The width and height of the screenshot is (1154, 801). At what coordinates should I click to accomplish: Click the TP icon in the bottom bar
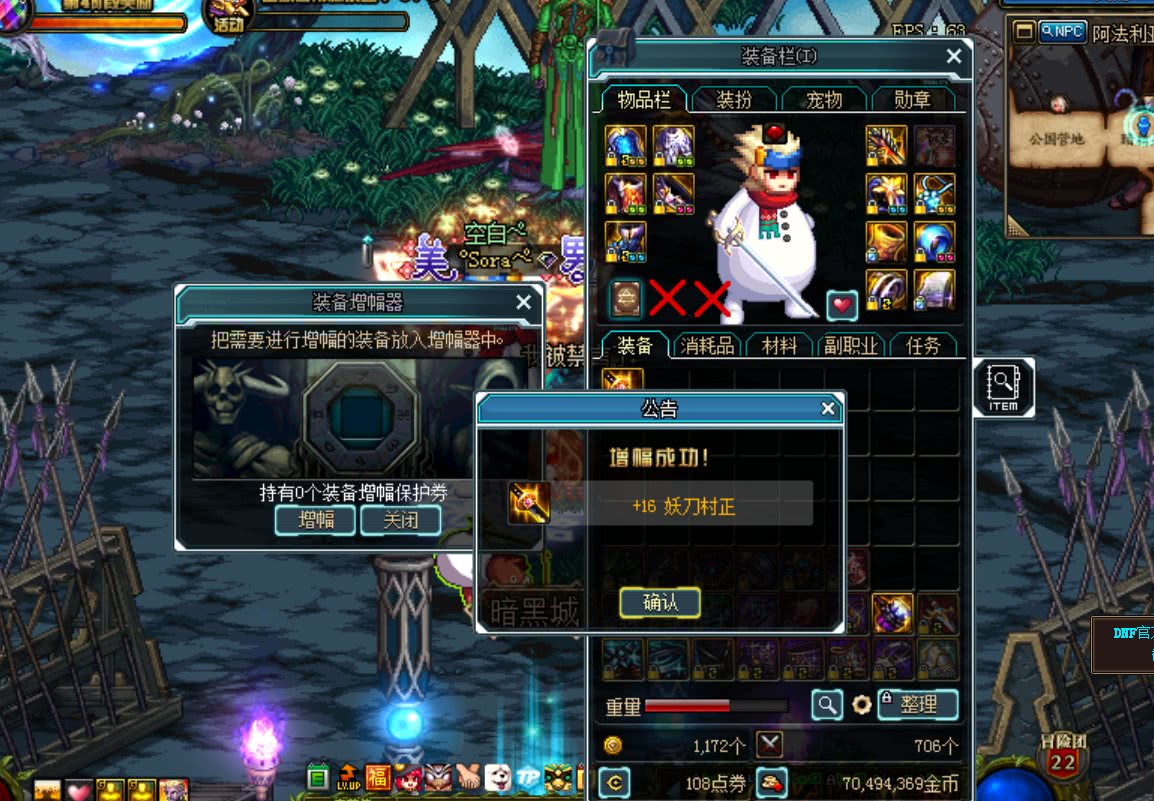point(528,777)
